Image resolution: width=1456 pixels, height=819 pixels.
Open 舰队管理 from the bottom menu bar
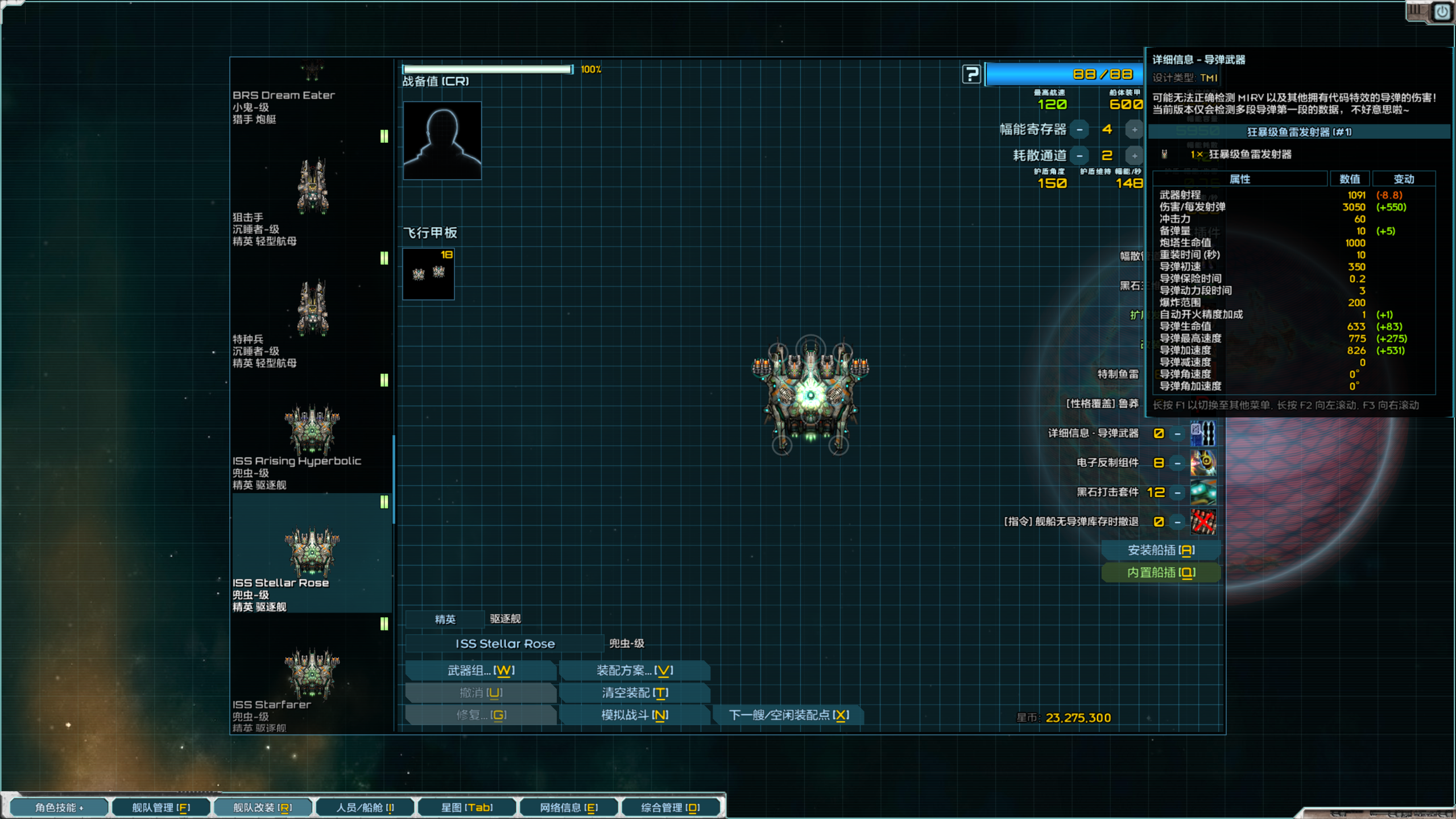coord(161,807)
